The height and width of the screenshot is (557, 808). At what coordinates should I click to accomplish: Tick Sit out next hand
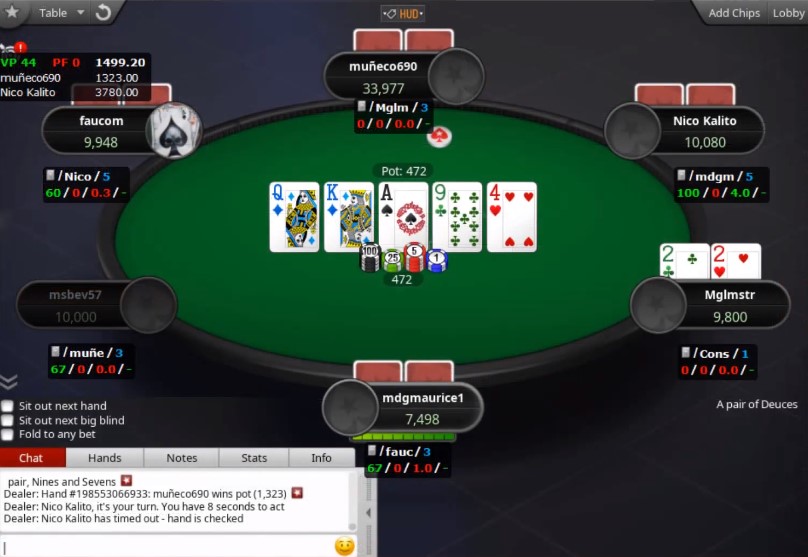coord(8,406)
